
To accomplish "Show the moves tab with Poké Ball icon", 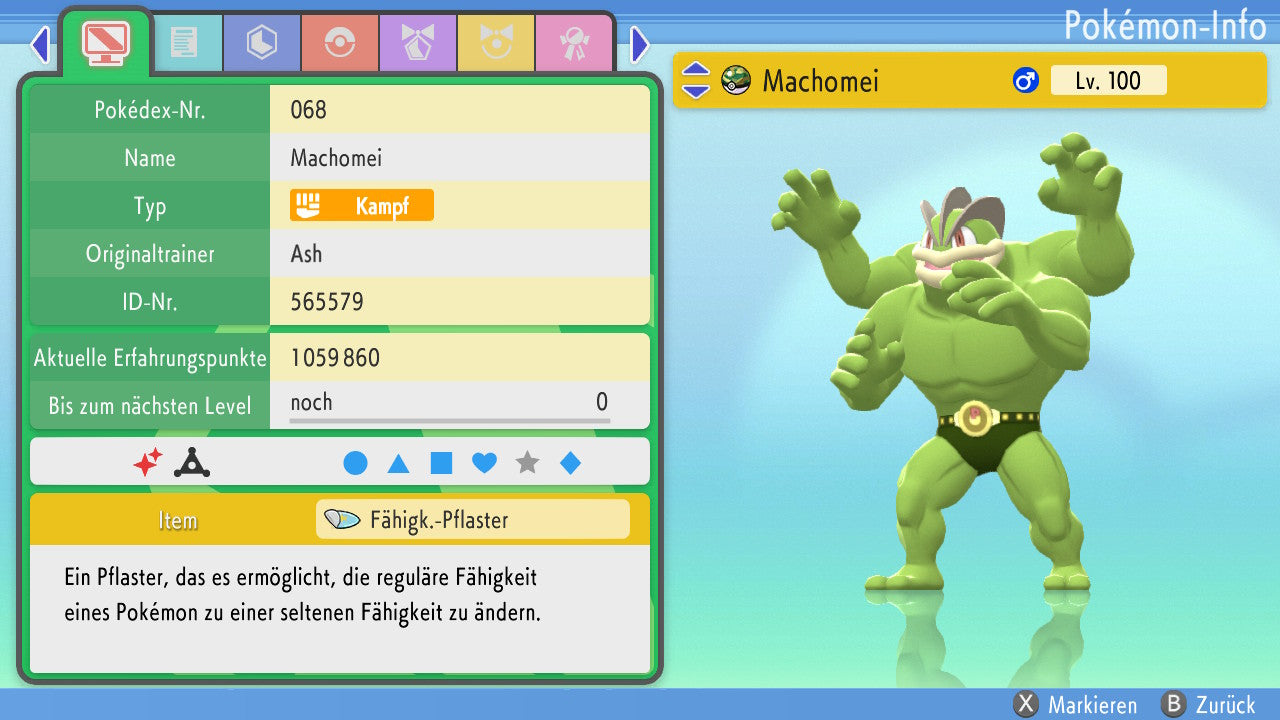I will click(340, 43).
